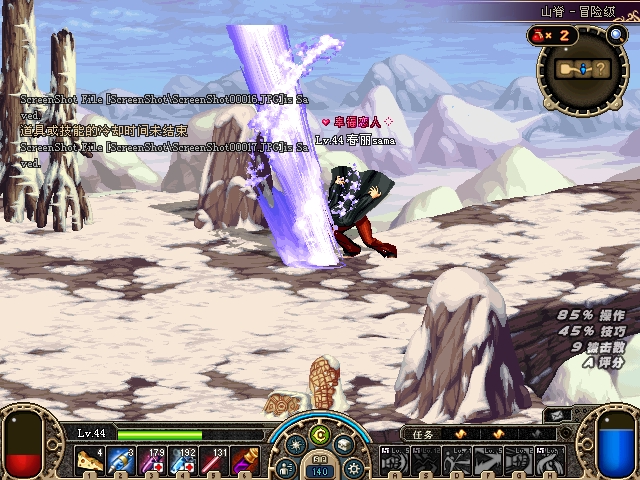The height and width of the screenshot is (480, 640).
Task: Open the character info figure button
Action: 287,467
